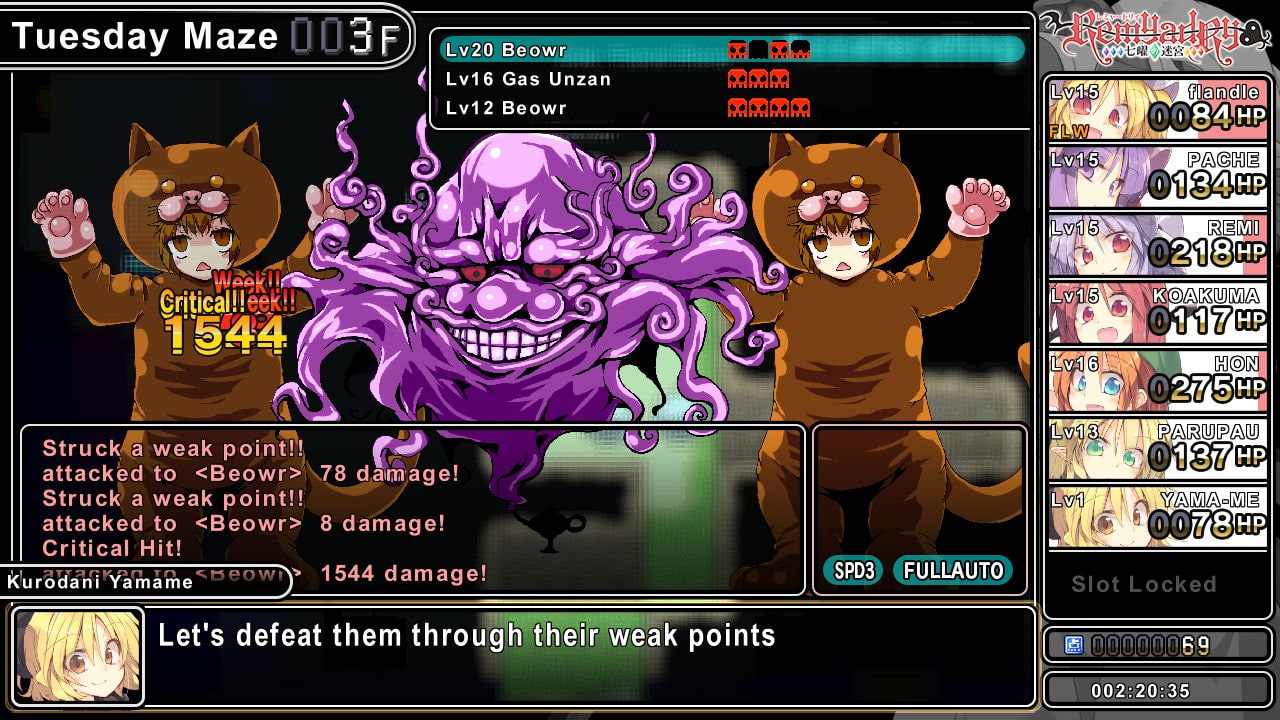Select HON in the party list
The width and height of the screenshot is (1280, 720).
1157,381
